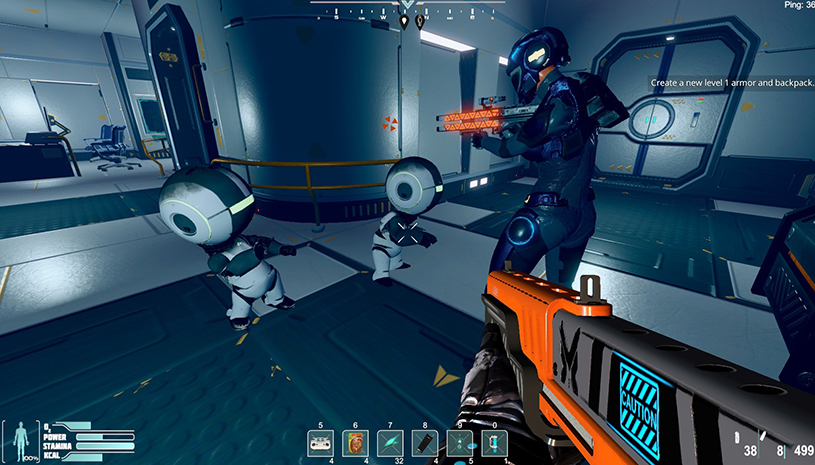
Task: Select the blue canister in hotbar slot 0
Action: [x=494, y=442]
